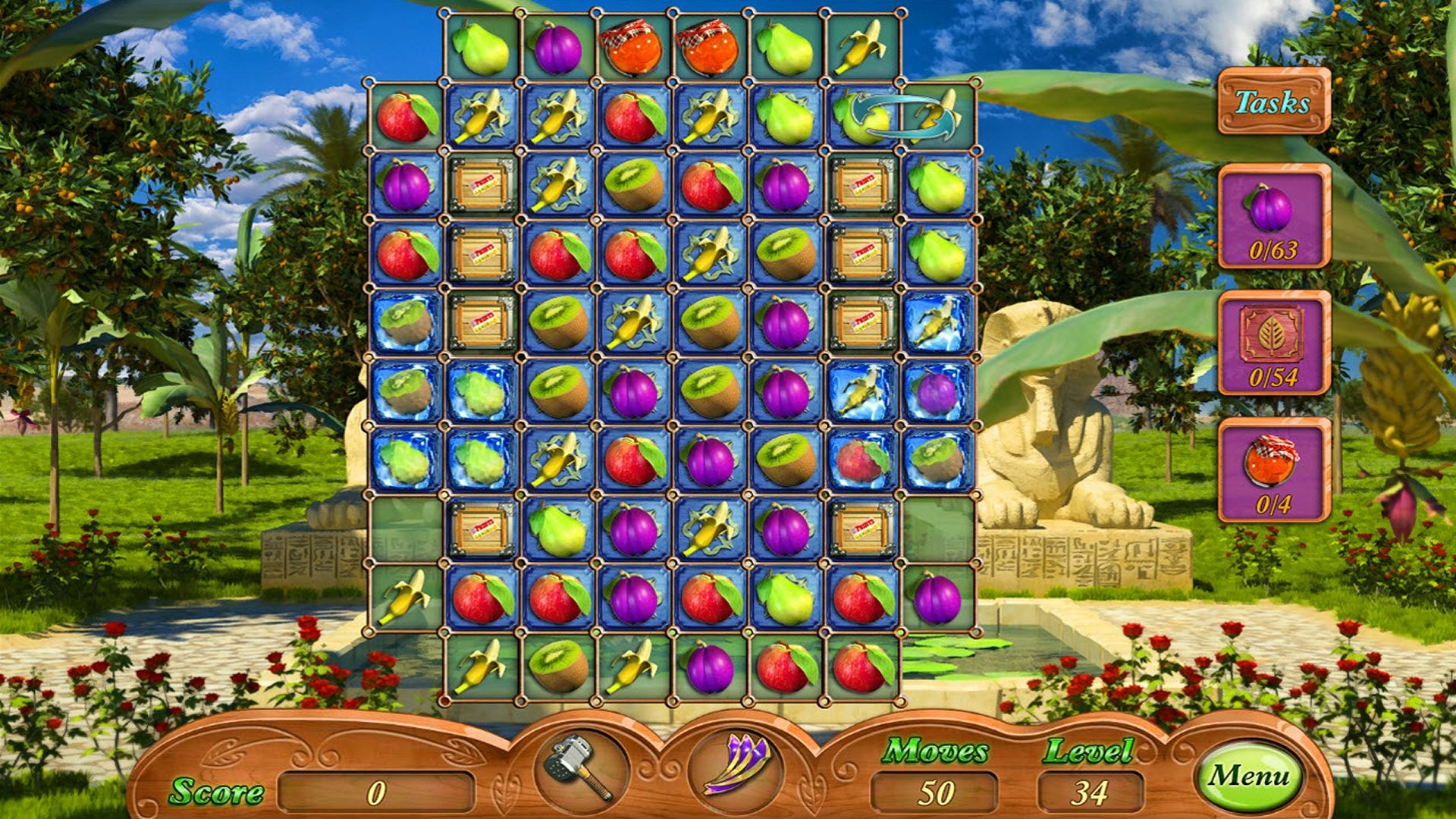Select the banana tile in the bottom row
This screenshot has height=819, width=1456.
(x=483, y=667)
